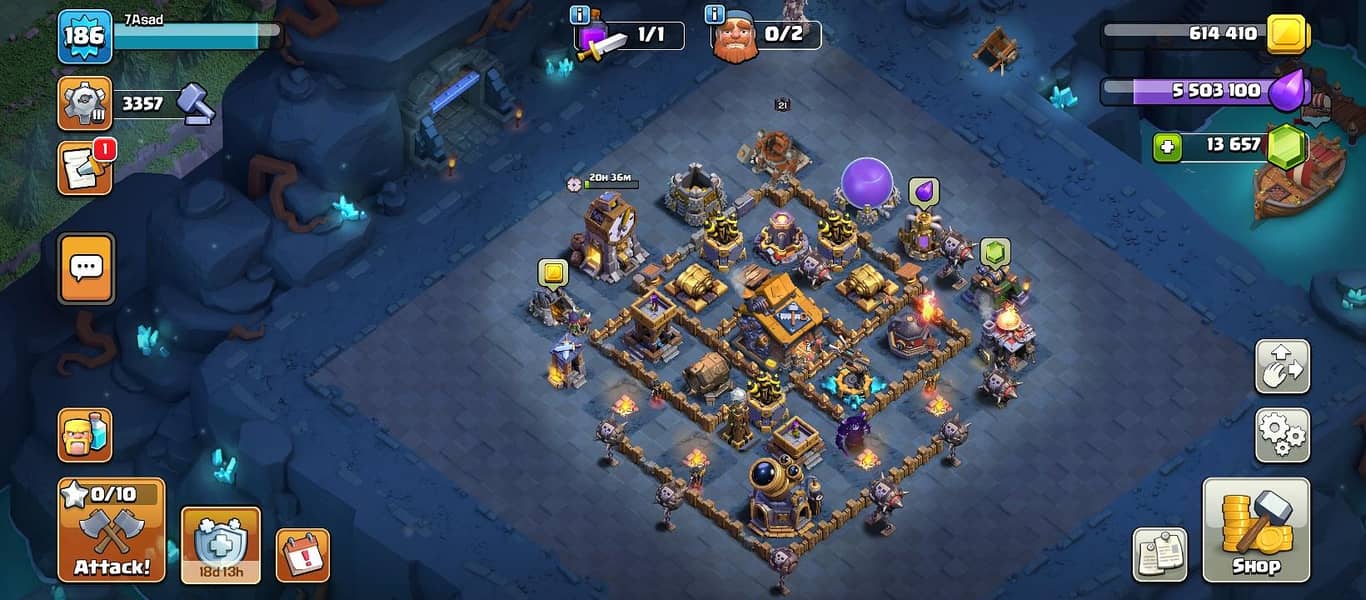Screen dimensions: 1366x600
Task: Open the army overview barbarian button
Action: [85, 435]
